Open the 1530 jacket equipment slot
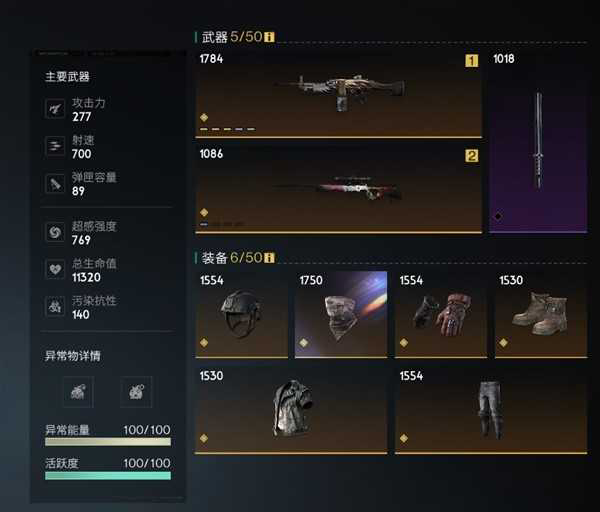 point(291,410)
